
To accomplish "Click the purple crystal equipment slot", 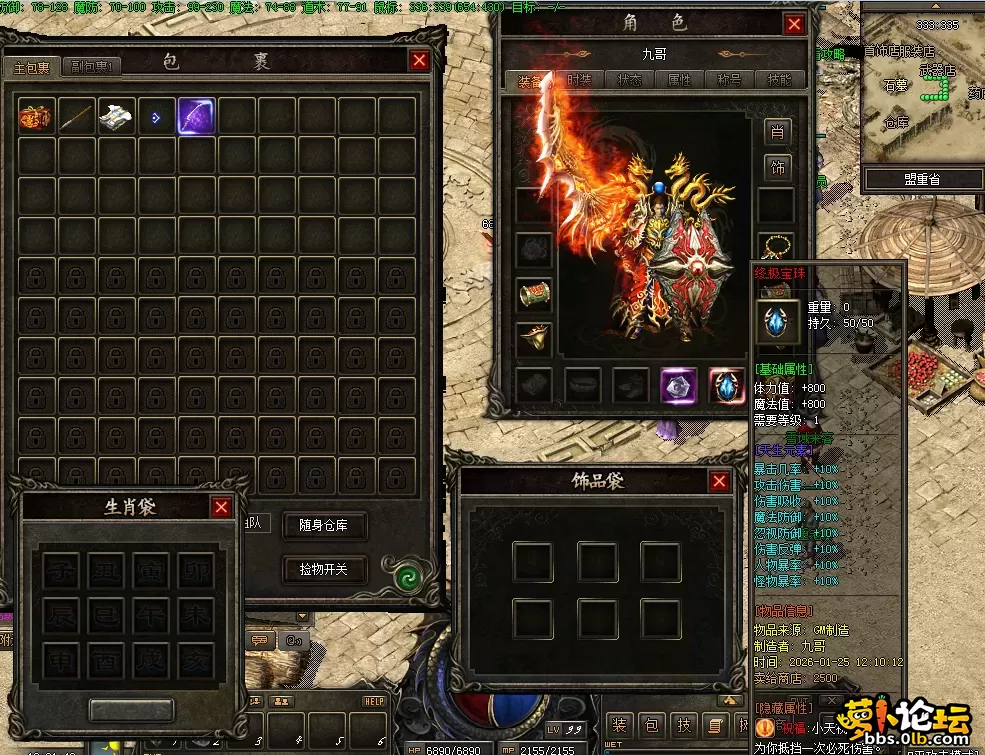I will coord(679,385).
